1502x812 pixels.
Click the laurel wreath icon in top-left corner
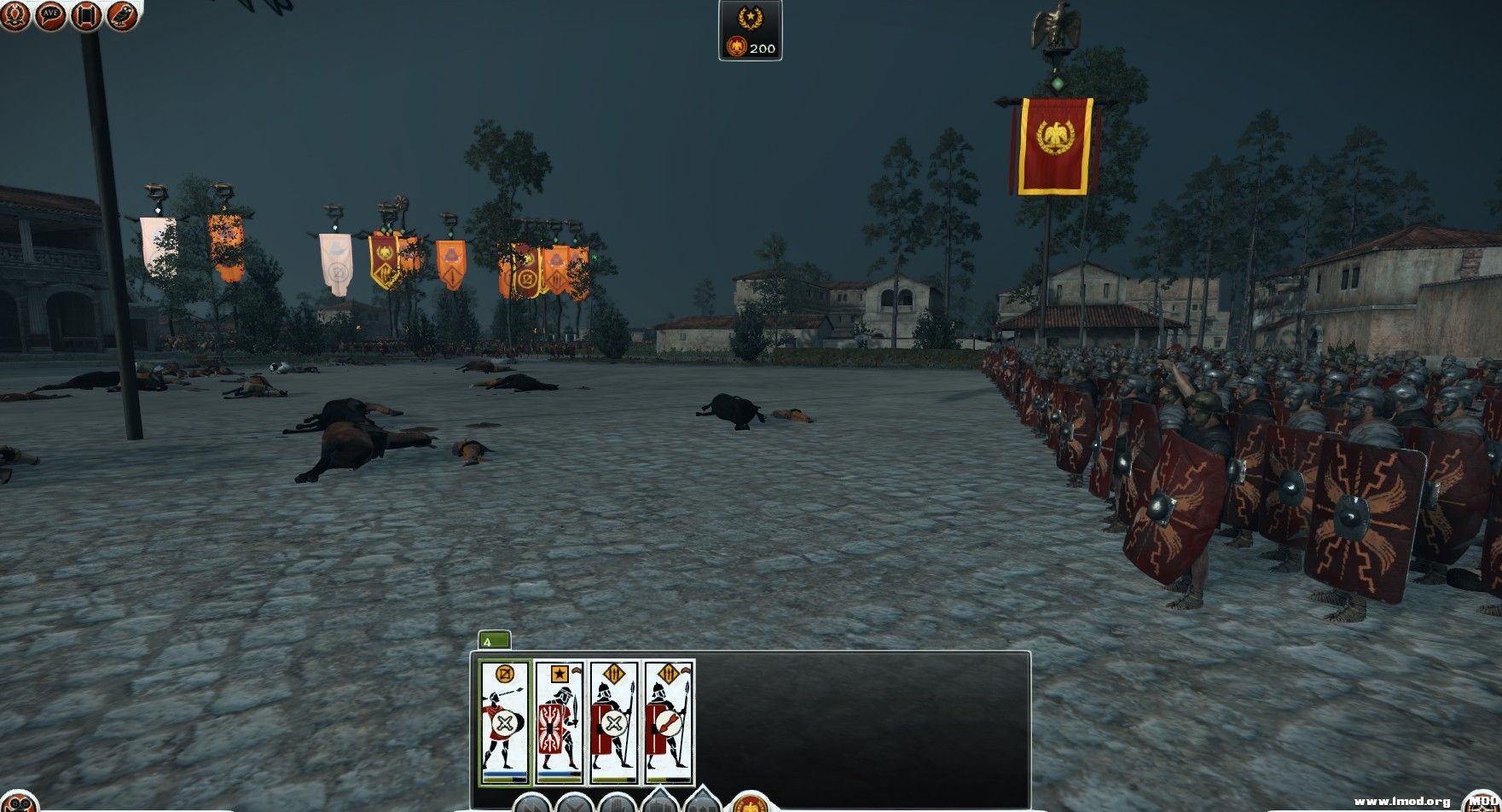coord(14,15)
